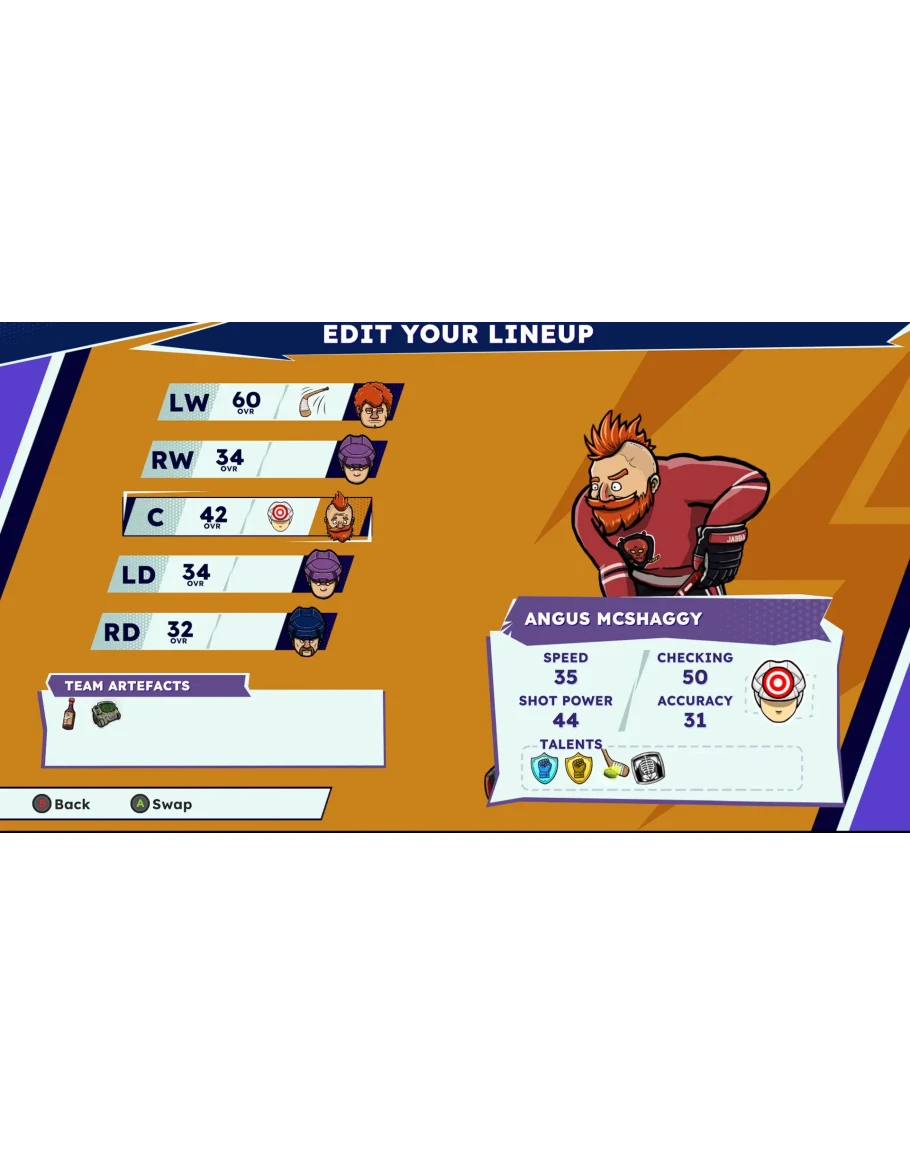Select the RD lineup row rated 32

point(214,631)
